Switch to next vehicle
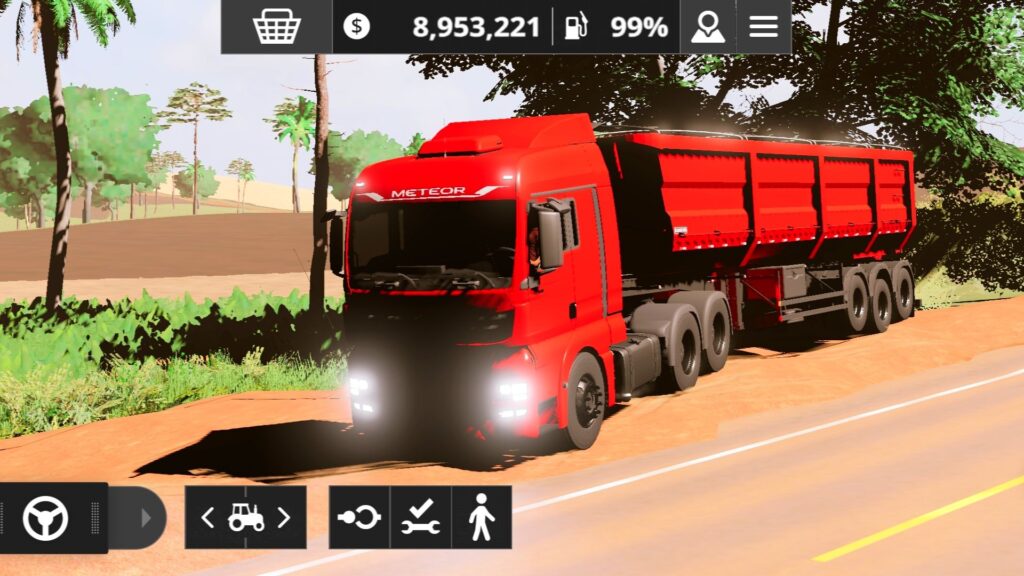 click(284, 518)
